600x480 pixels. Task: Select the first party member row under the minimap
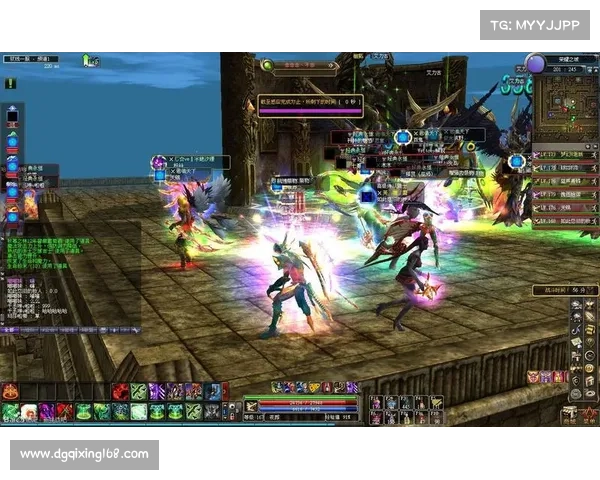(x=563, y=154)
